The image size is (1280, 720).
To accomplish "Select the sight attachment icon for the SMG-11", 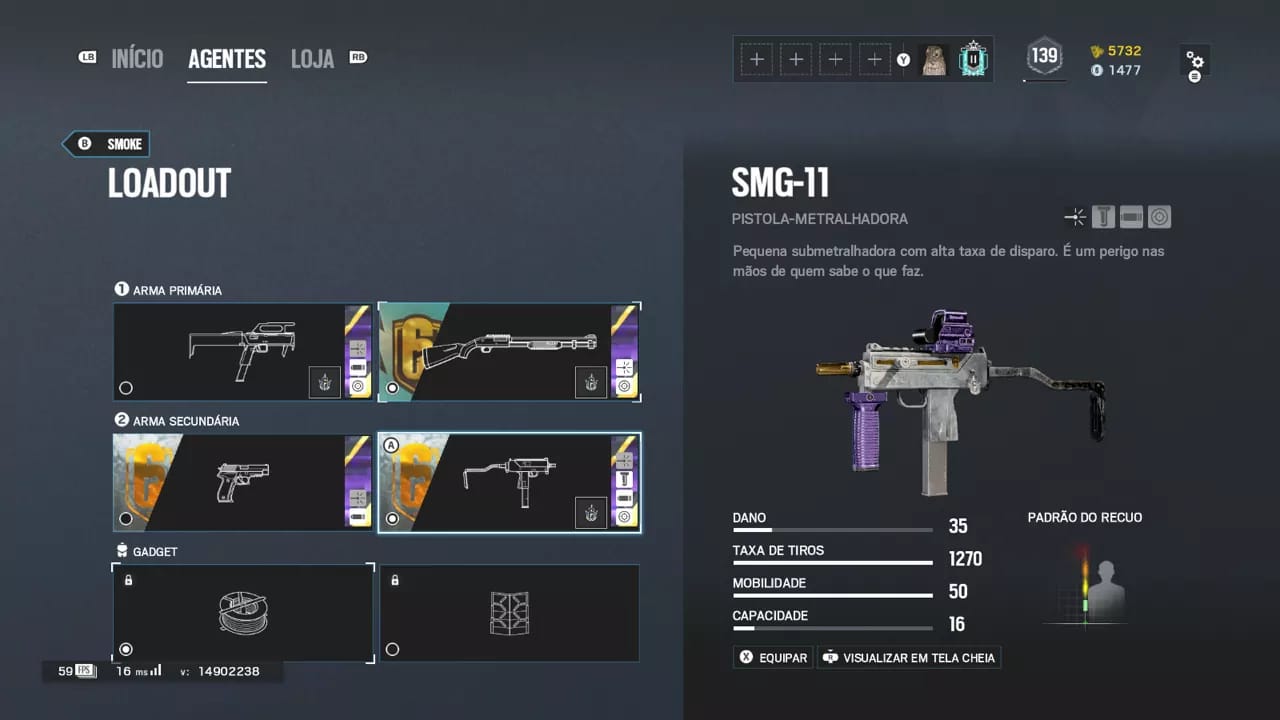I will (1159, 216).
